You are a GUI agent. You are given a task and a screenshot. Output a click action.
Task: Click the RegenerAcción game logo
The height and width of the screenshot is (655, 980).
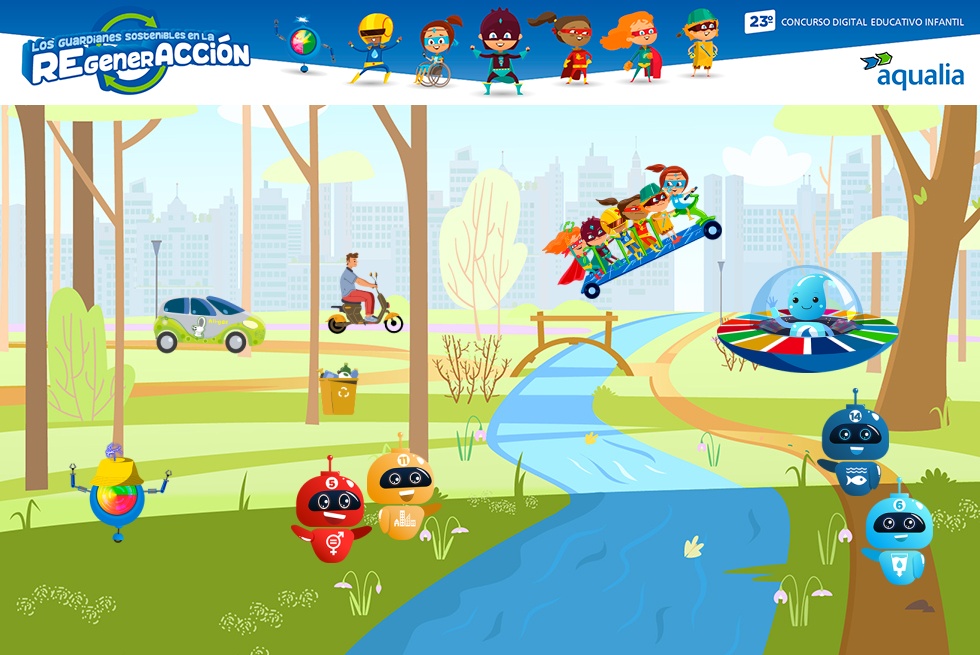pyautogui.click(x=137, y=53)
